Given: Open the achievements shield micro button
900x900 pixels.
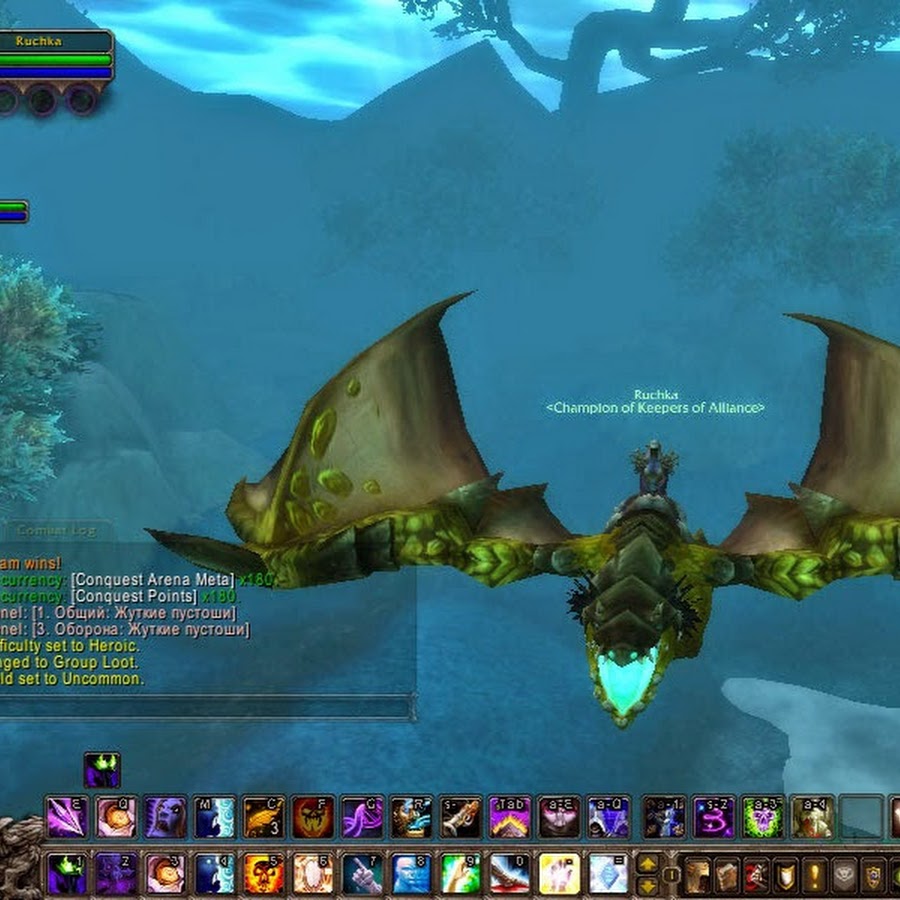Looking at the screenshot, I should (785, 874).
